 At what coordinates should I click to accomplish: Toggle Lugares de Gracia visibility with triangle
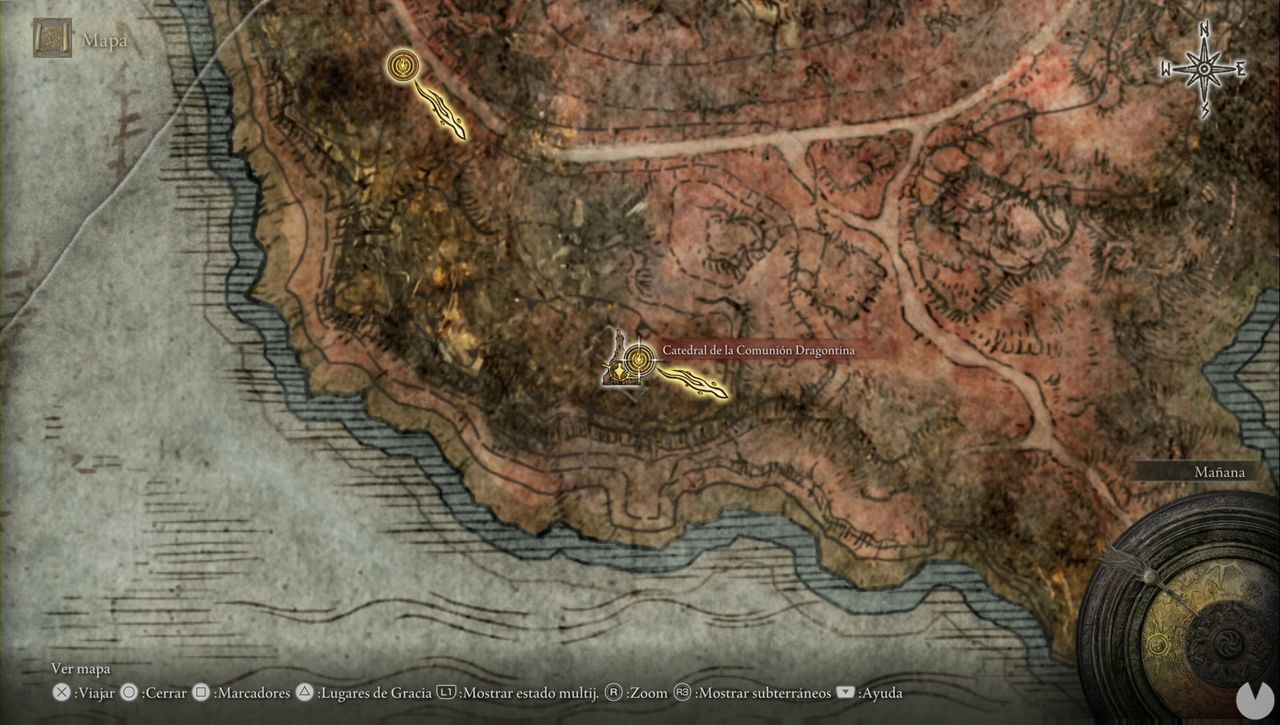point(303,692)
